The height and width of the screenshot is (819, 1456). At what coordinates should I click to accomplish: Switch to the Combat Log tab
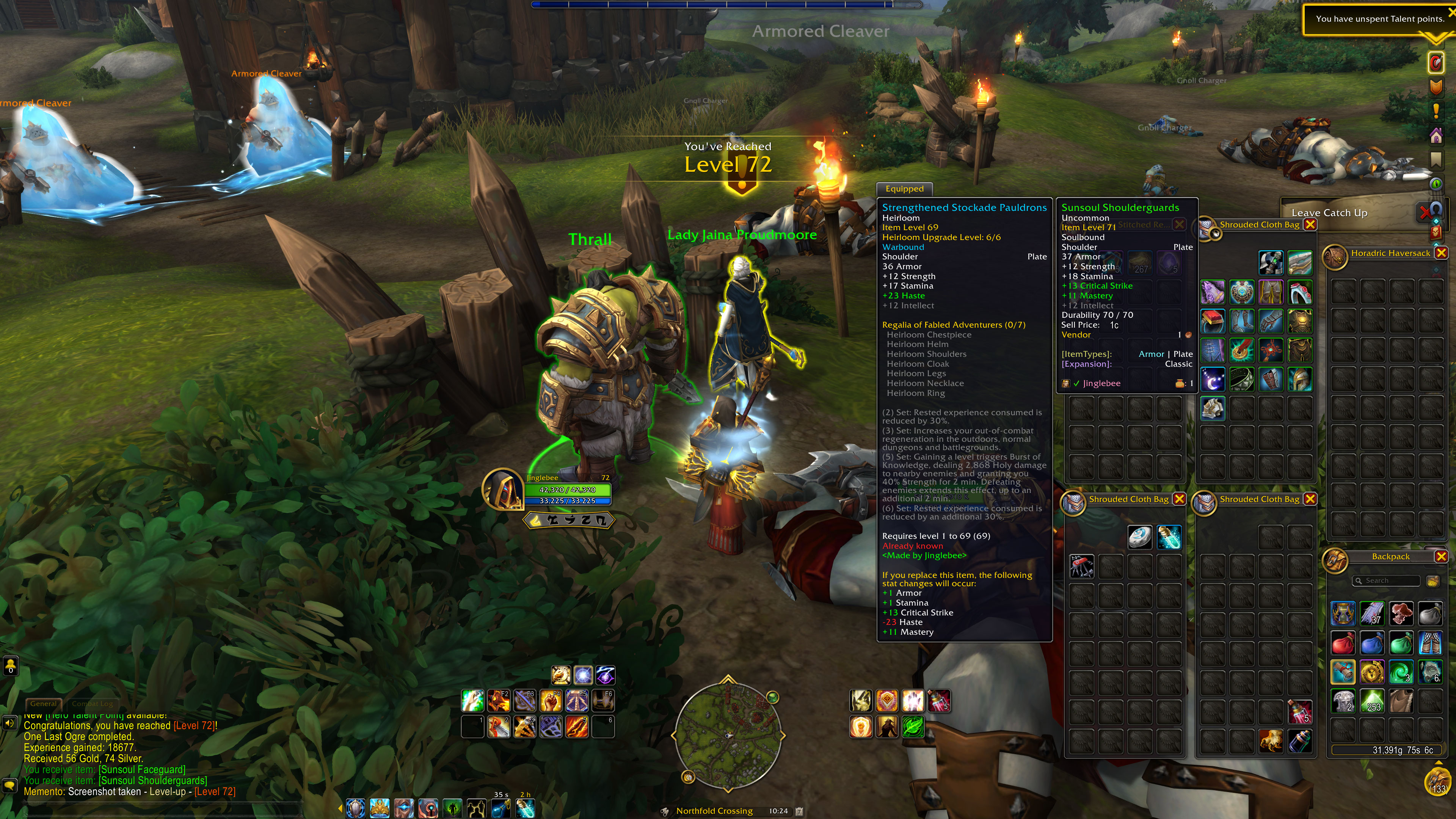[x=92, y=704]
